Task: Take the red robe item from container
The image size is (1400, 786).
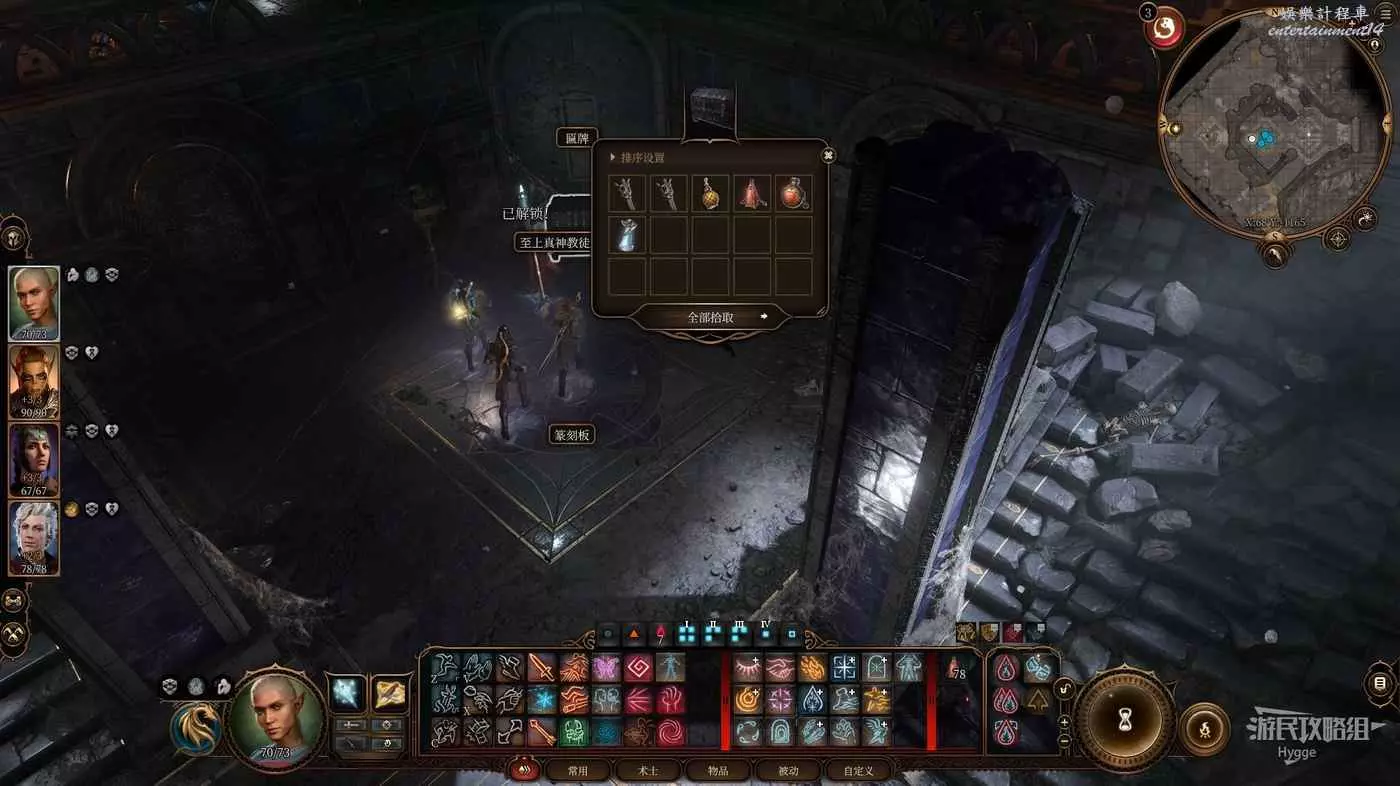Action: click(752, 194)
